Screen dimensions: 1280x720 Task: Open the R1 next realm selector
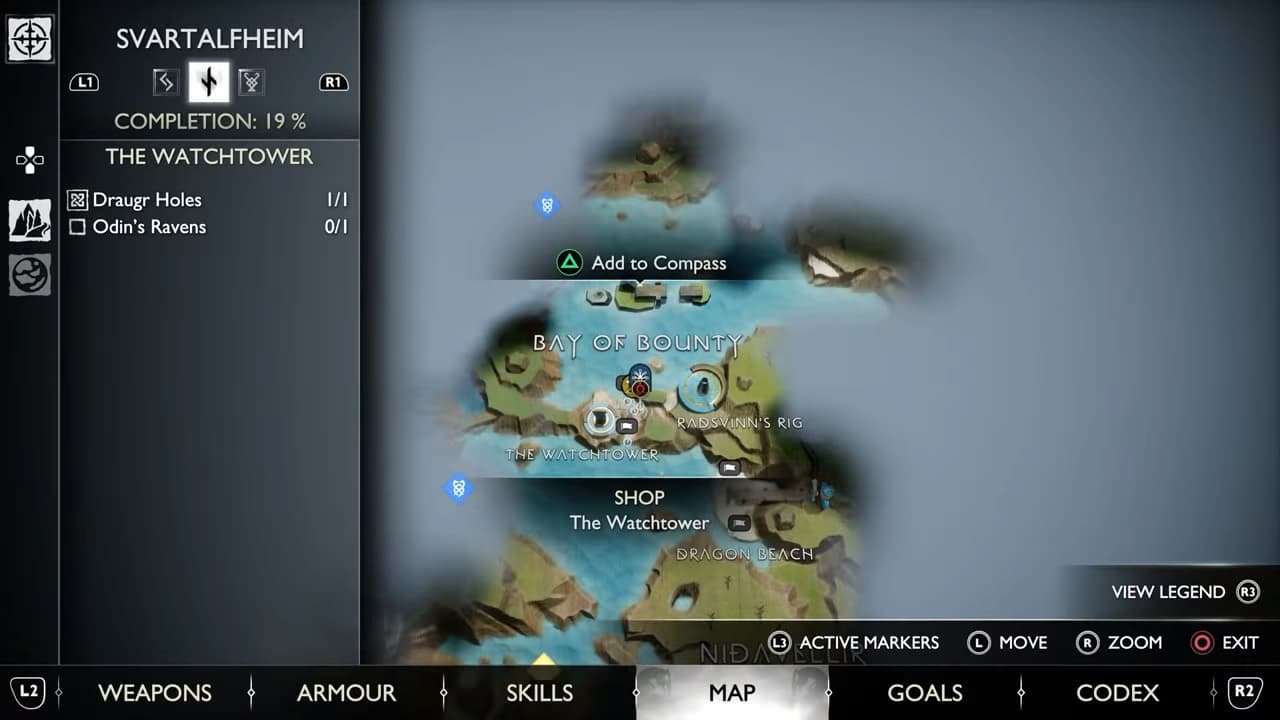click(x=333, y=82)
